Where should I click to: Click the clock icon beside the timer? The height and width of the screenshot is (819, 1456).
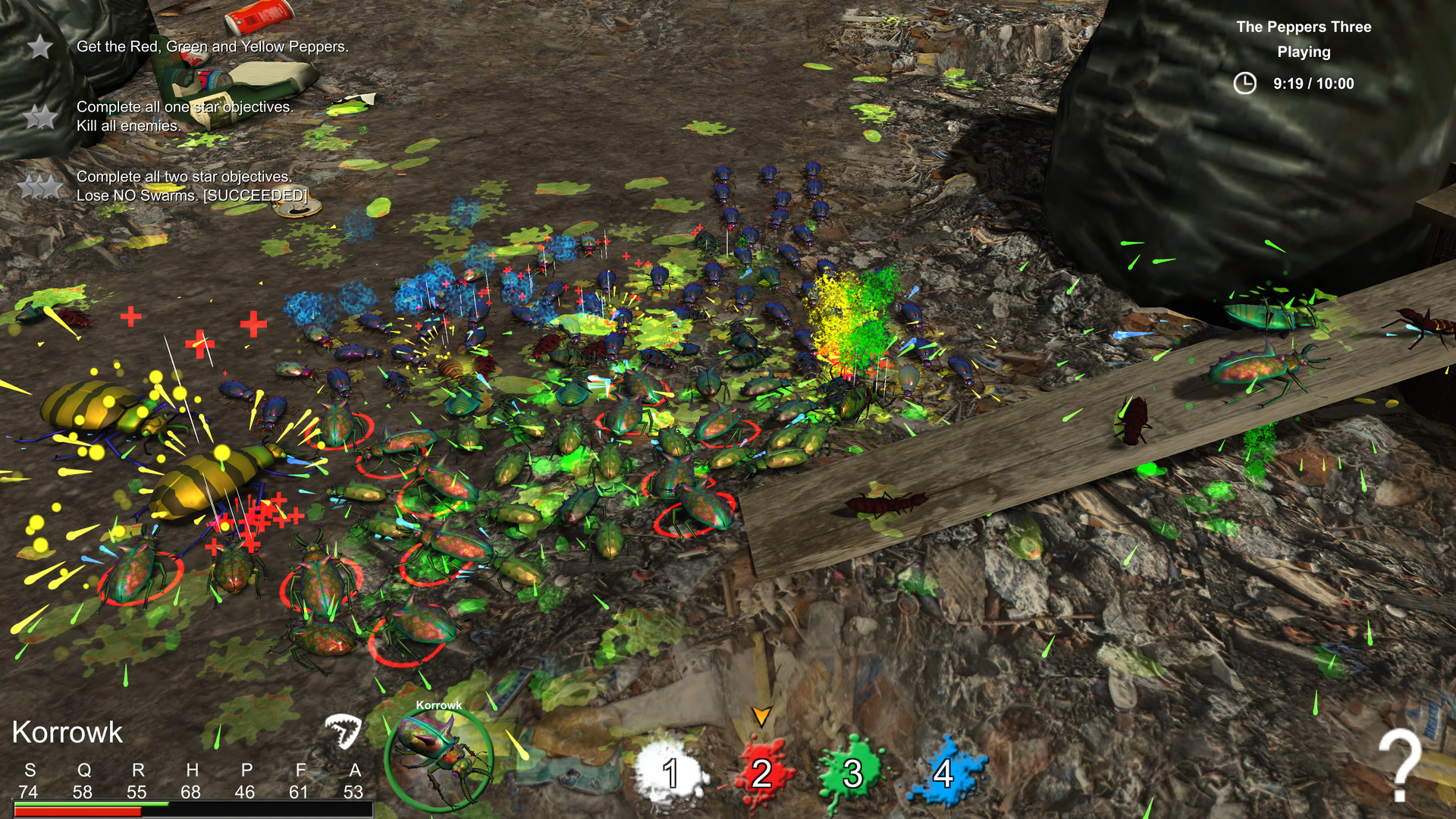point(1245,84)
